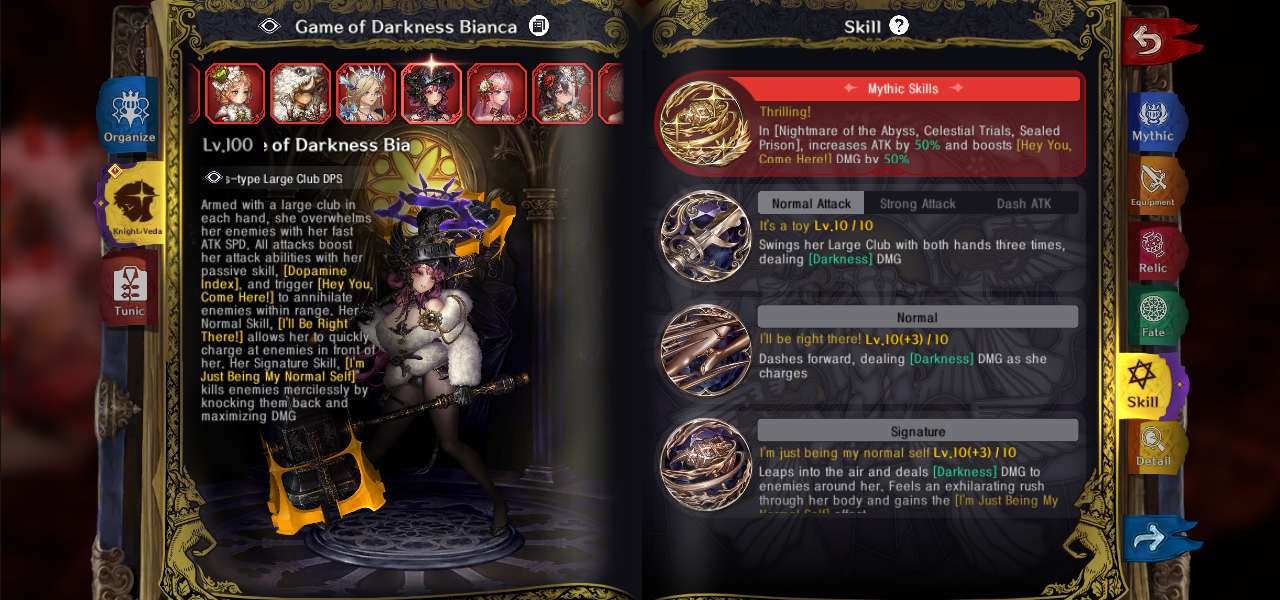
Task: Switch to Strong Attack skill tab
Action: 917,203
